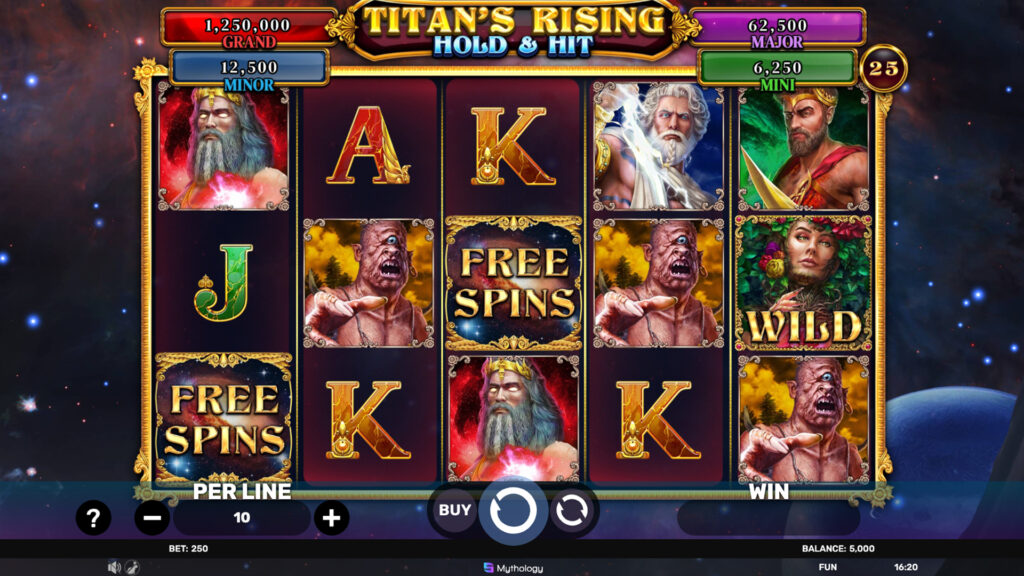Screen dimensions: 1024x576
Task: Spin the reels with the center button
Action: (512, 511)
